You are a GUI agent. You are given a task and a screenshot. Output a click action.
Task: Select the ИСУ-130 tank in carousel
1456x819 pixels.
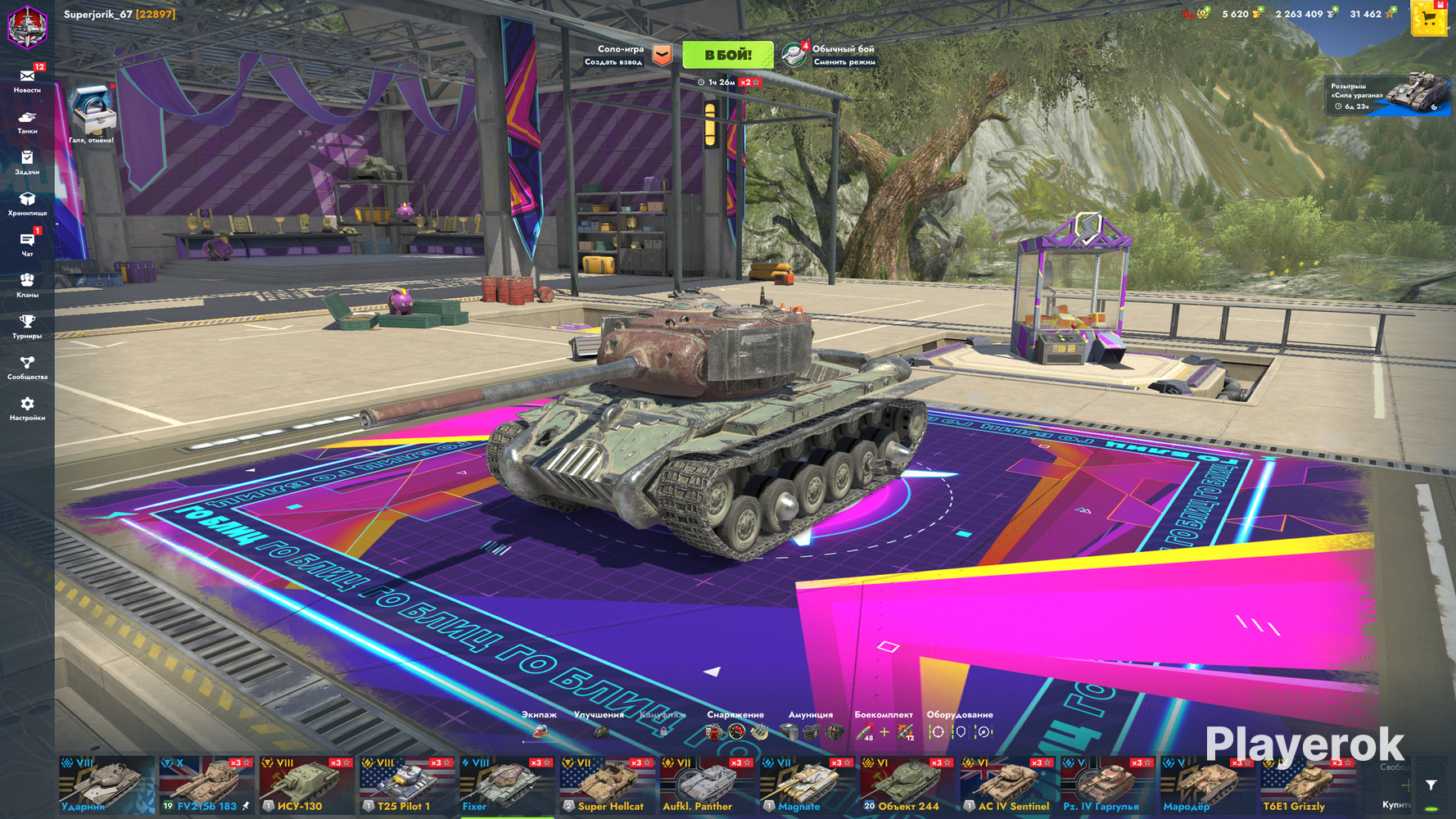(306, 785)
